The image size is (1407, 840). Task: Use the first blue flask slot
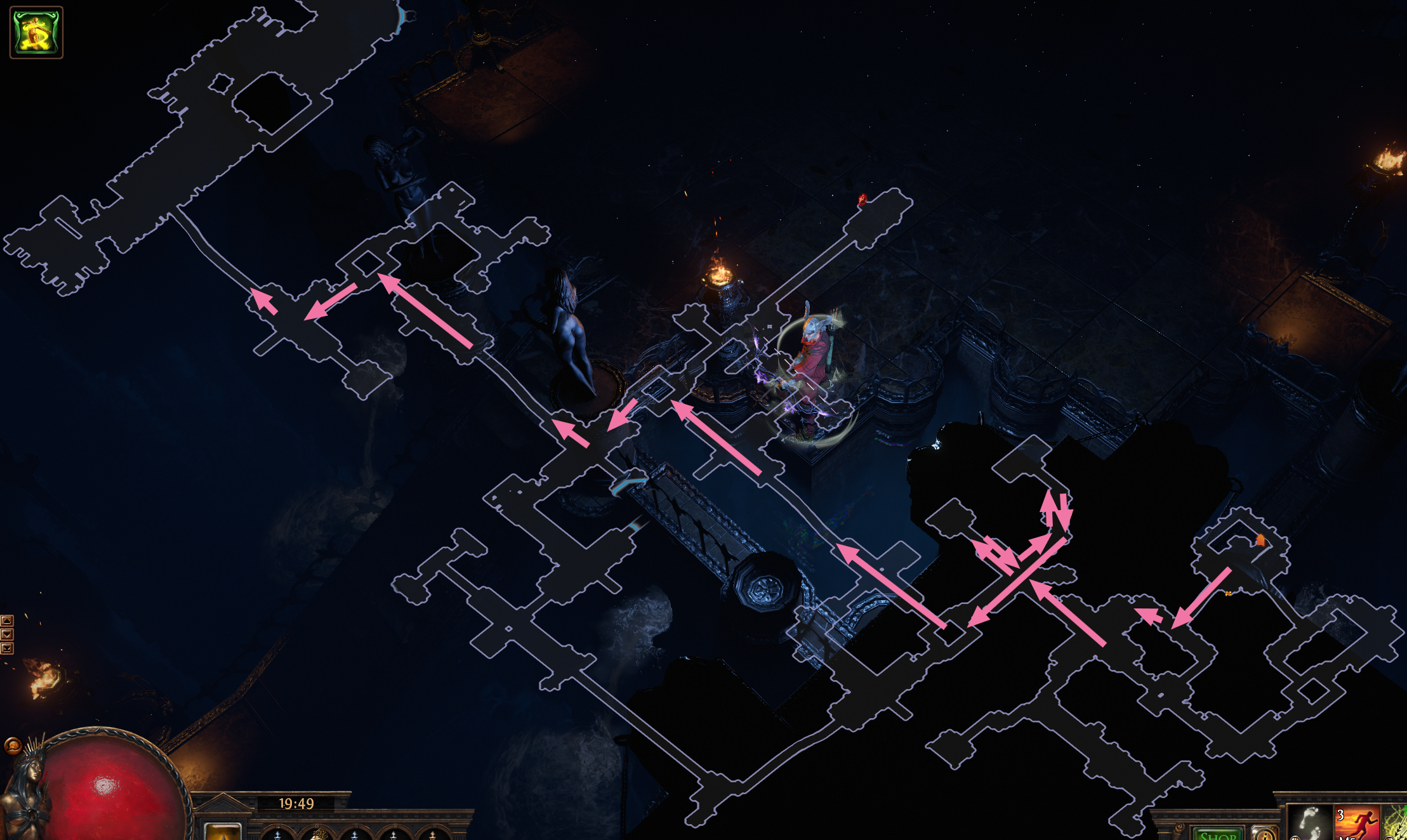click(x=276, y=836)
